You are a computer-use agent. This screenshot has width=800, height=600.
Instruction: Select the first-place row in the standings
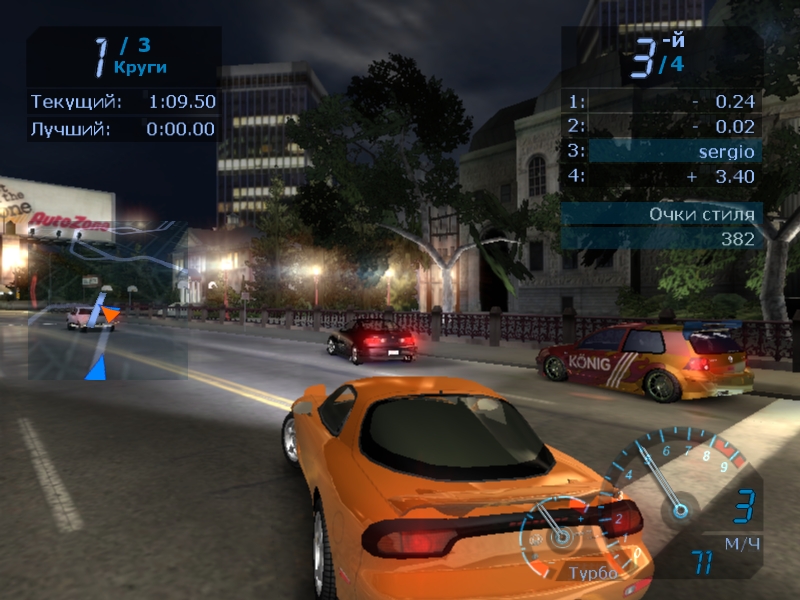click(662, 101)
